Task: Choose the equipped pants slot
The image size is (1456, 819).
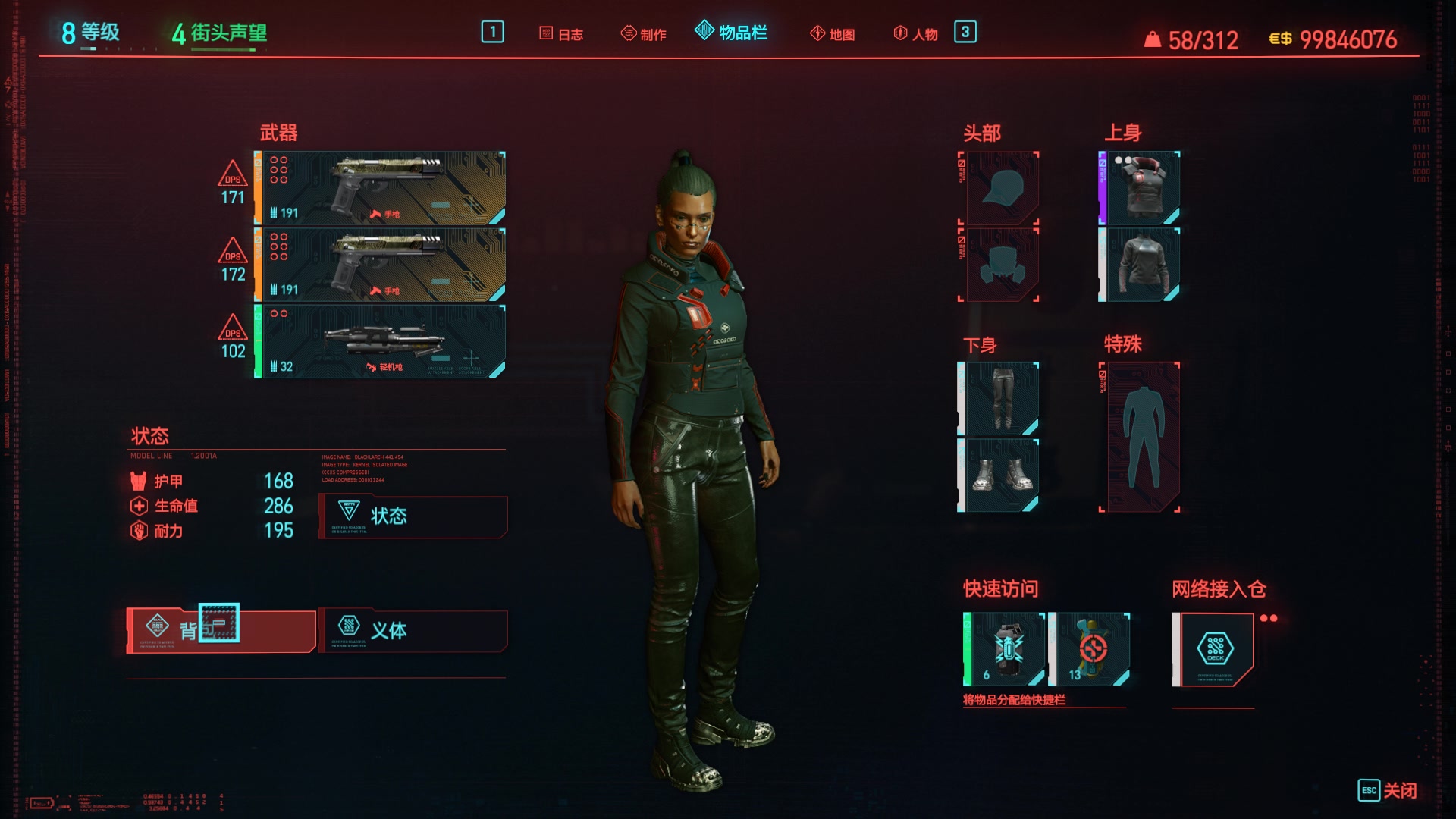Action: coord(999,398)
